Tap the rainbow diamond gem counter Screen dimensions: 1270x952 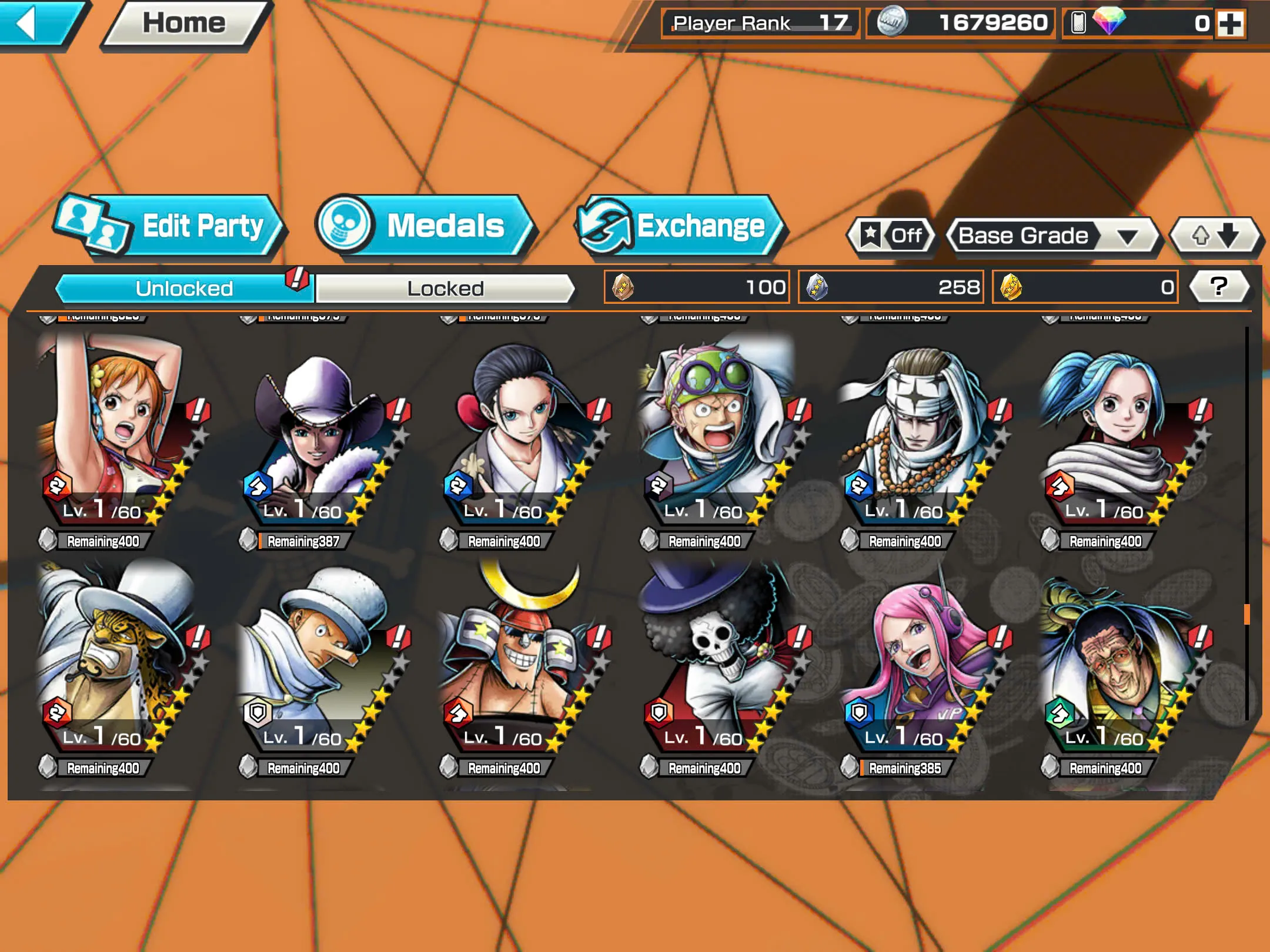1135,24
